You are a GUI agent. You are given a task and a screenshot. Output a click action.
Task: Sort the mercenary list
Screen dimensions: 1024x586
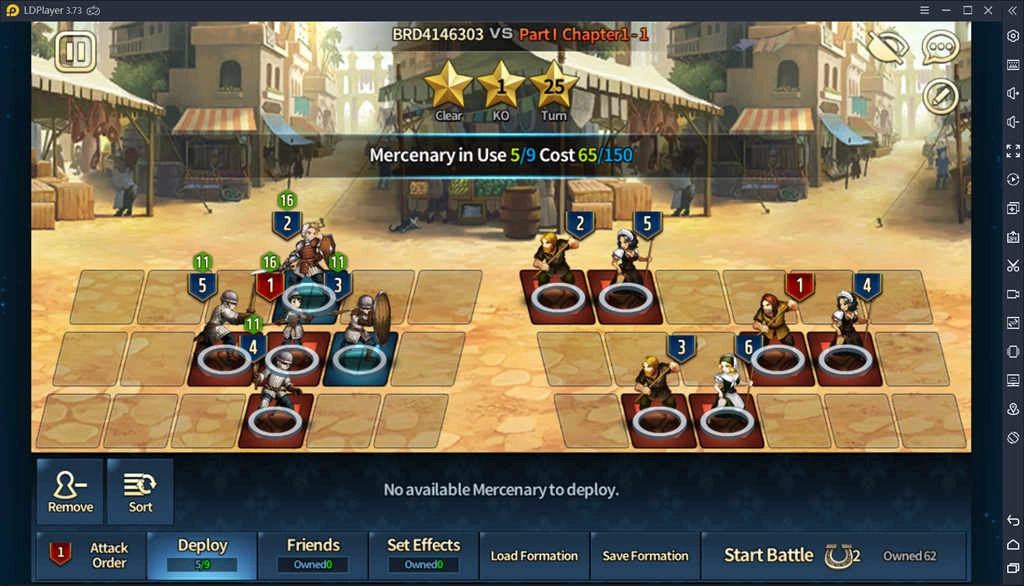[x=140, y=491]
